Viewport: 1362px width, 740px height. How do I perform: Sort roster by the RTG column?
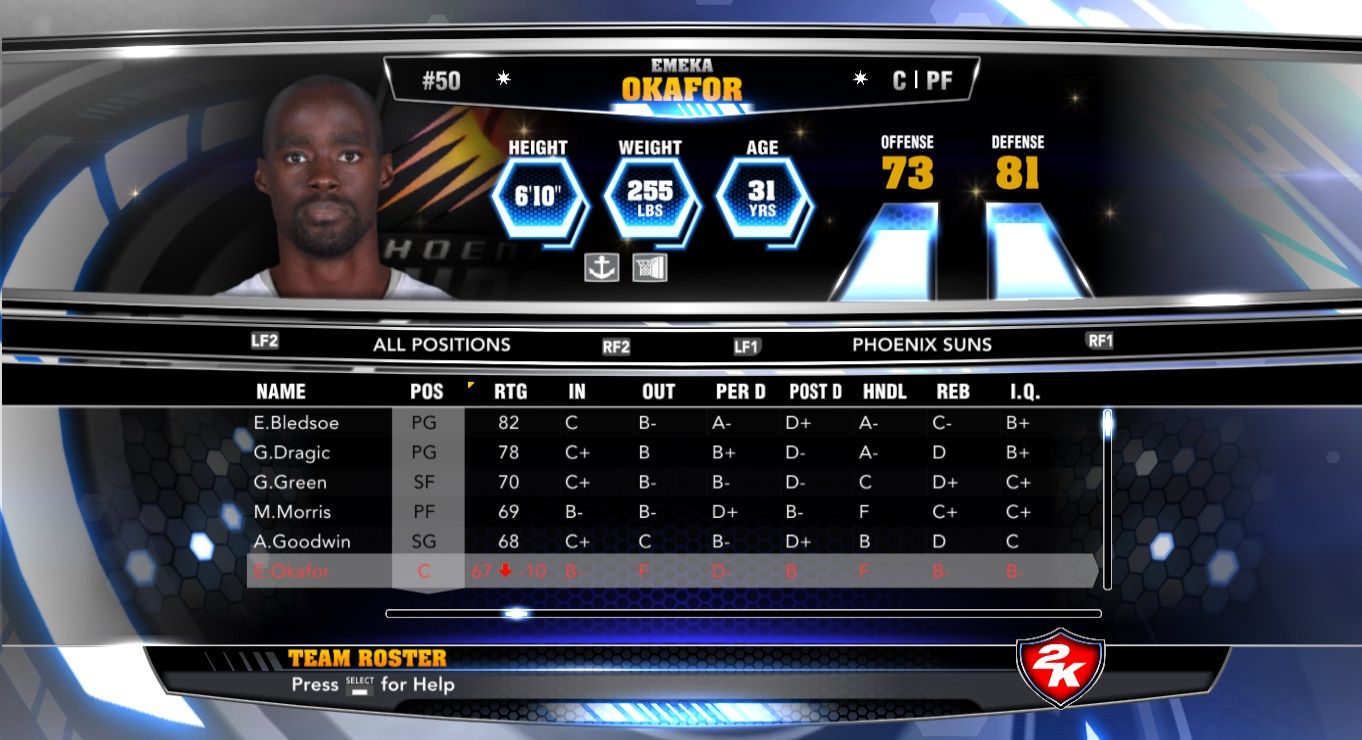point(510,392)
